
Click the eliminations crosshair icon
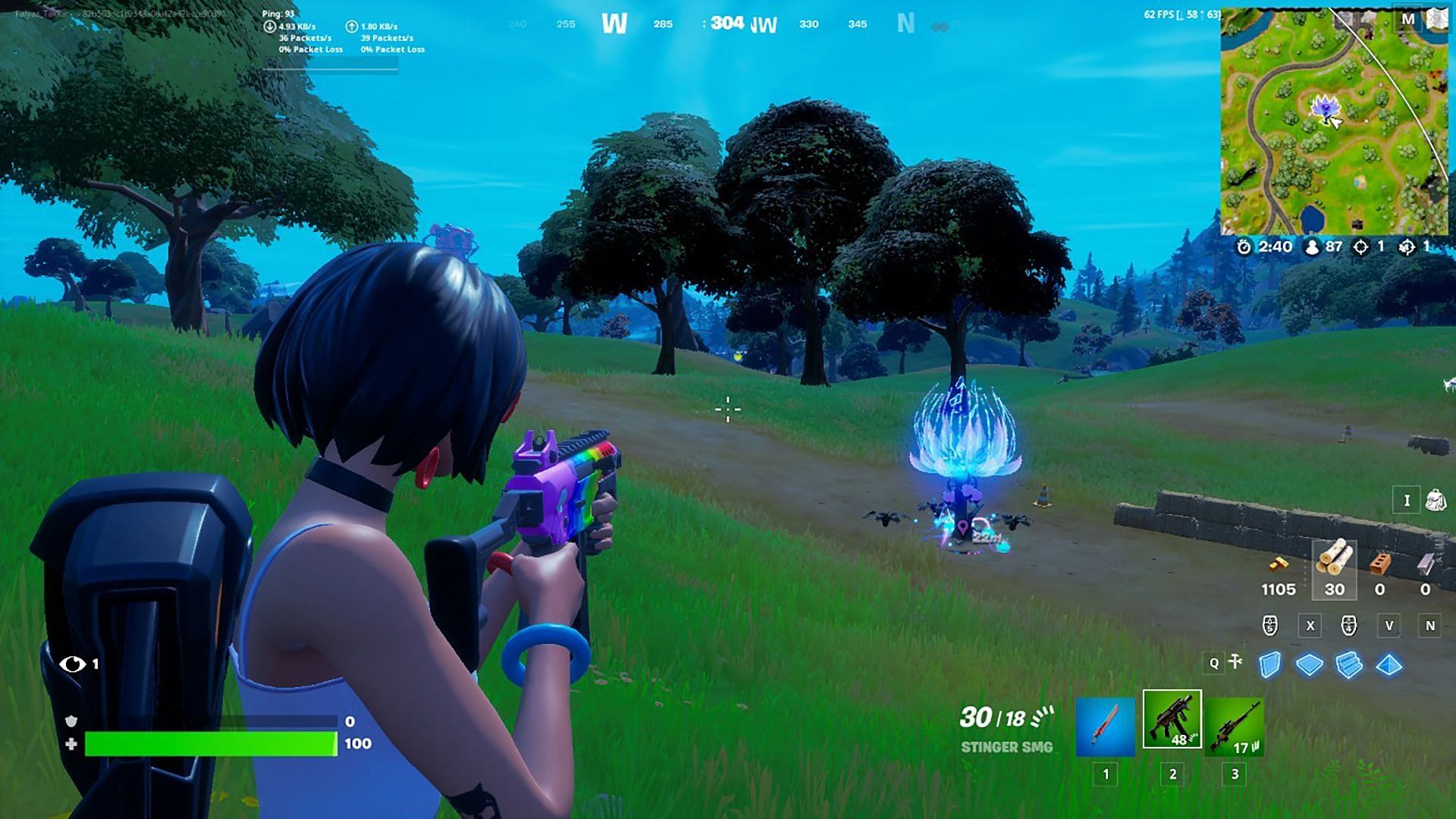click(x=1360, y=246)
